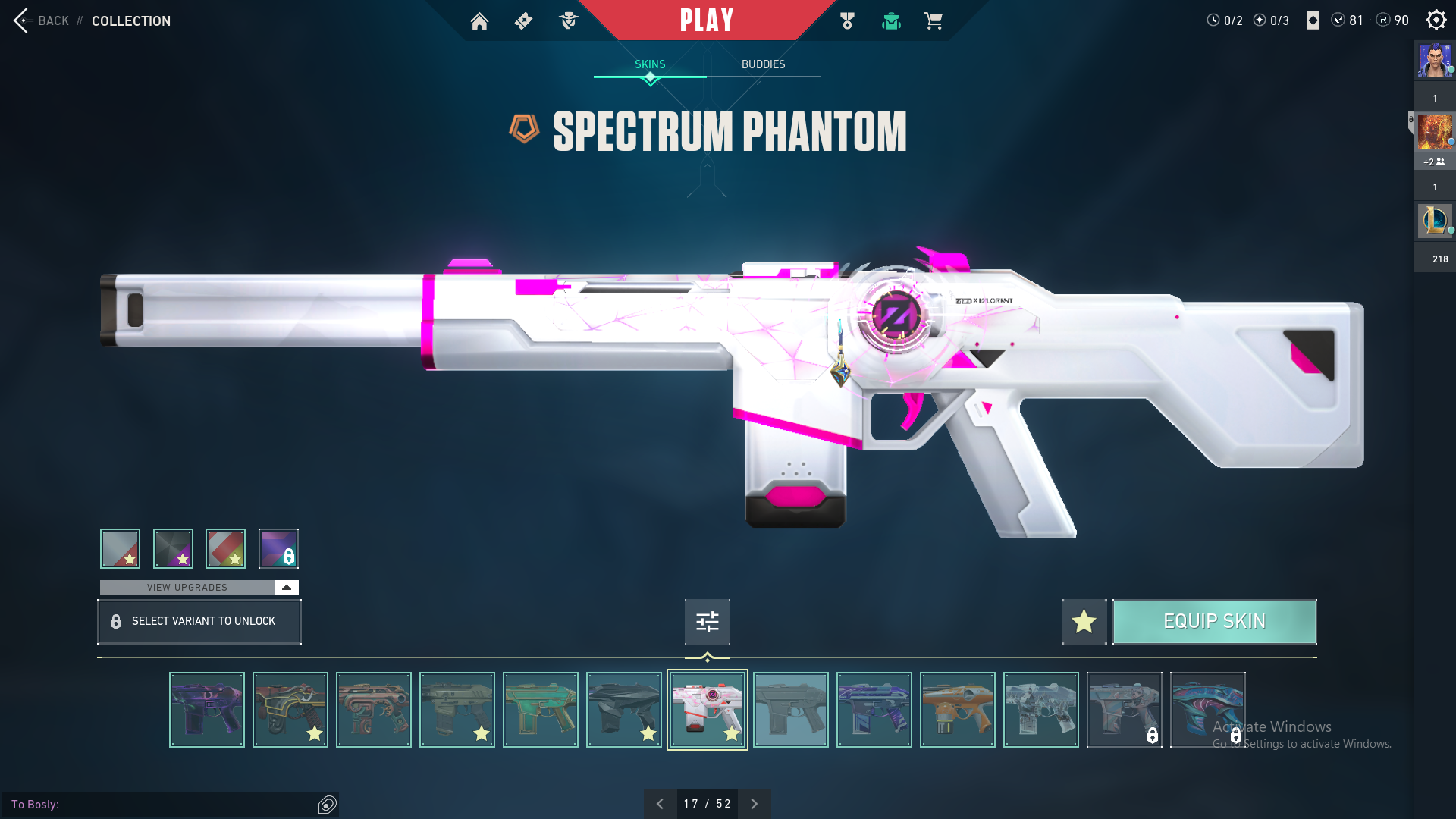Open the skin filter options

click(x=707, y=622)
